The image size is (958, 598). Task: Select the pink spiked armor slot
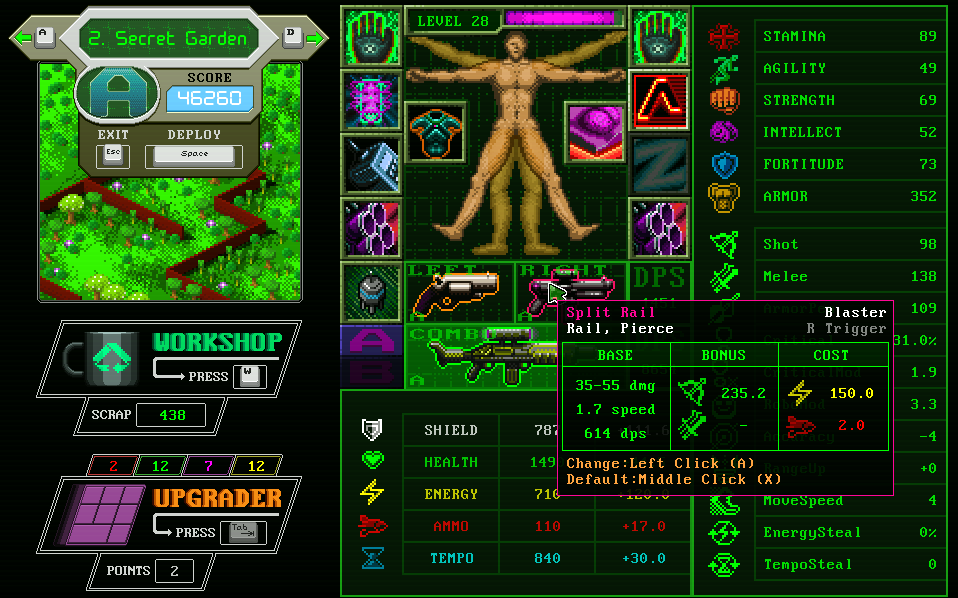pos(371,100)
